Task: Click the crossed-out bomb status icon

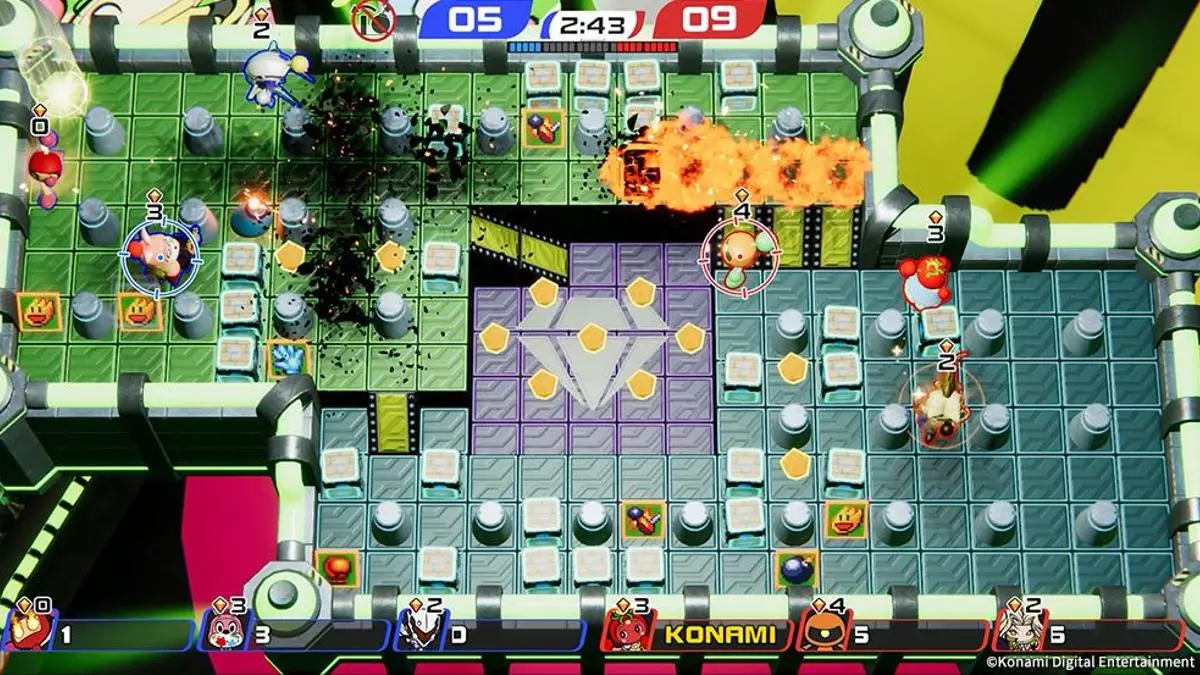Action: tap(374, 20)
